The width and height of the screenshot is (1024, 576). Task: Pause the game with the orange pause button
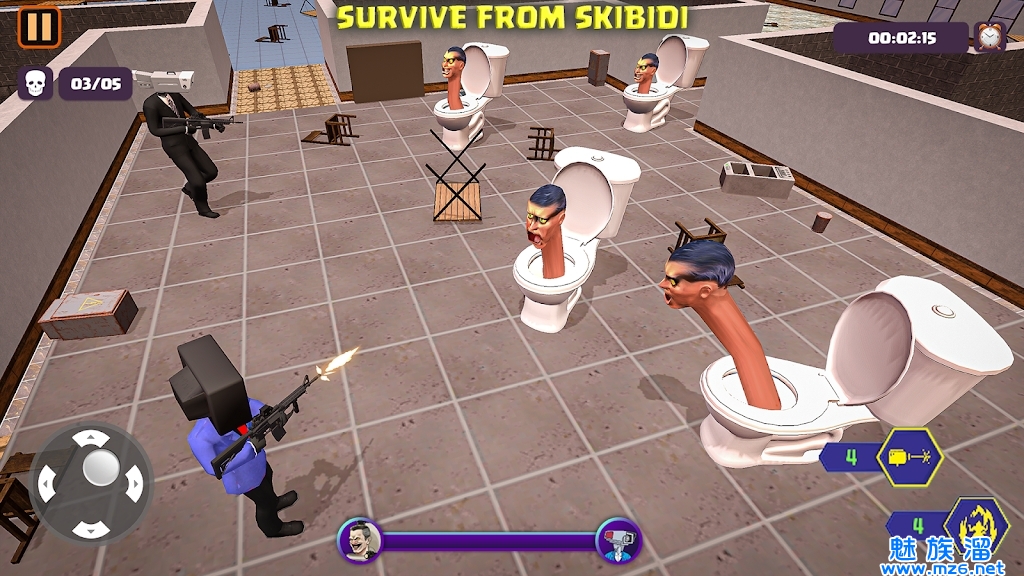click(x=39, y=27)
